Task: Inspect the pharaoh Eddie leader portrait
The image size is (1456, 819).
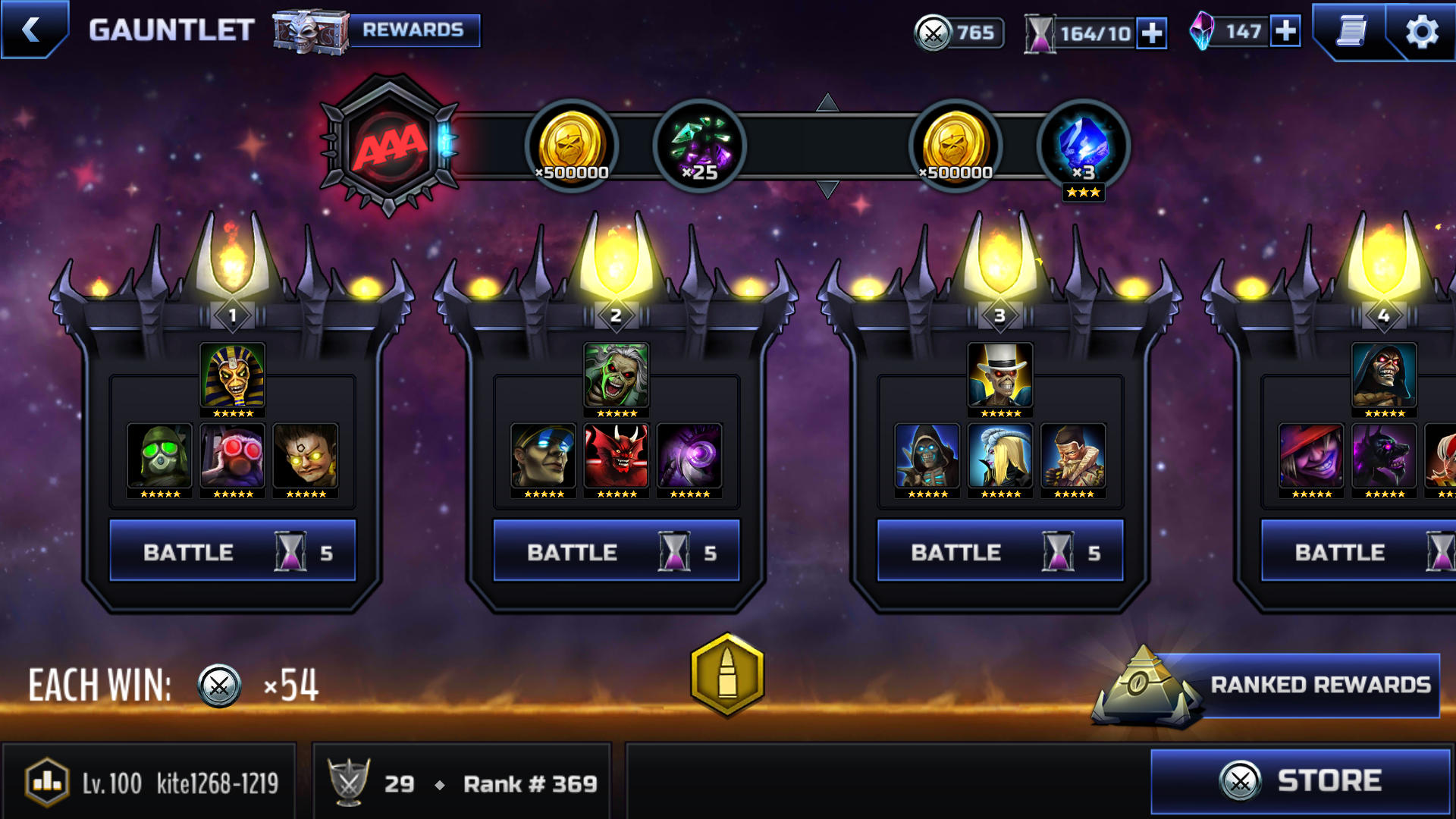Action: point(232,375)
